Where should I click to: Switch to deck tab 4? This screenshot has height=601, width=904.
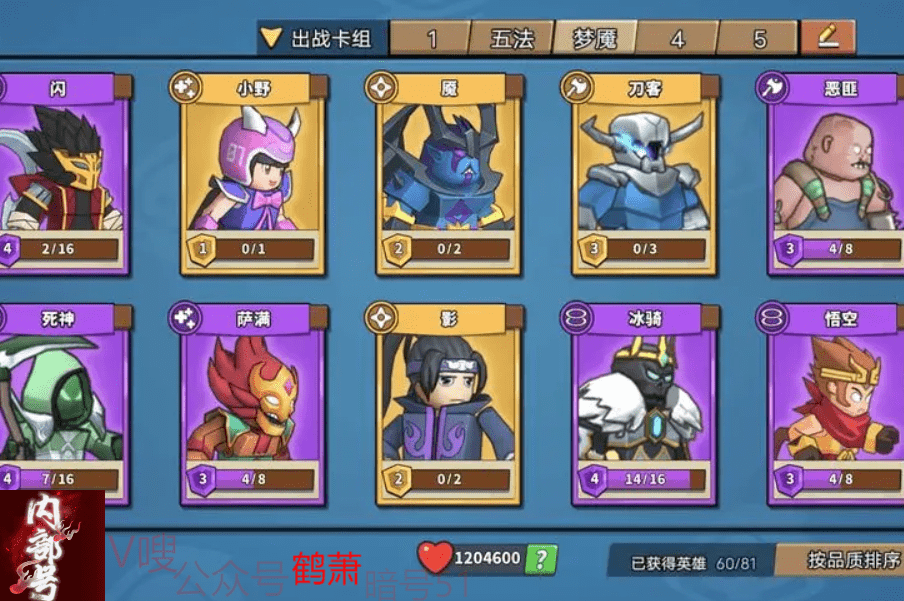coord(677,39)
